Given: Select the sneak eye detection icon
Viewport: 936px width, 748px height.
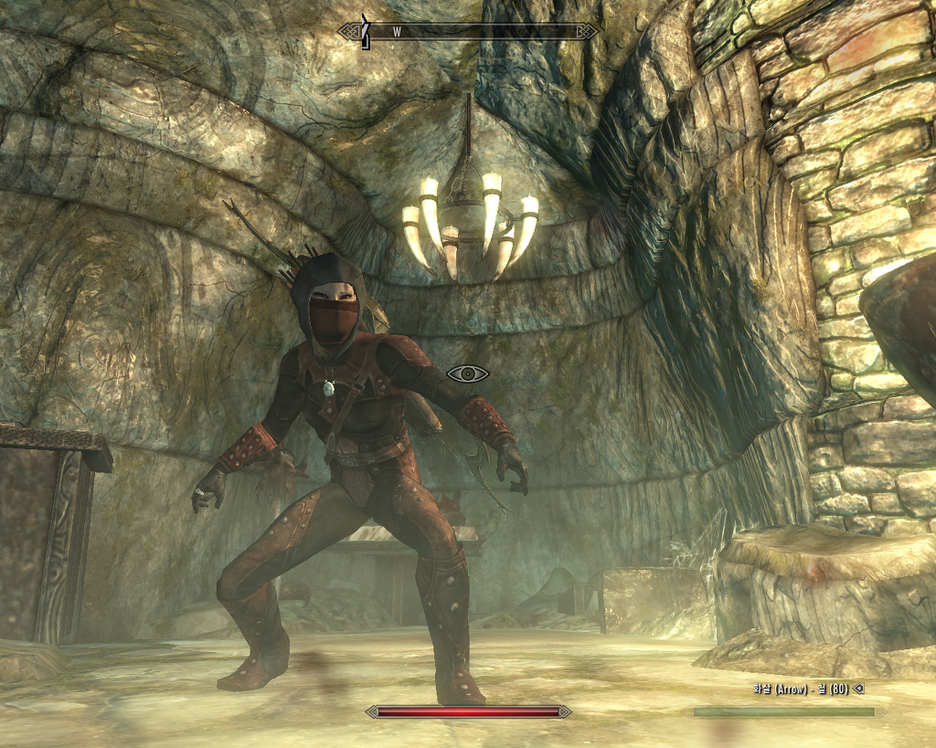Looking at the screenshot, I should (467, 374).
